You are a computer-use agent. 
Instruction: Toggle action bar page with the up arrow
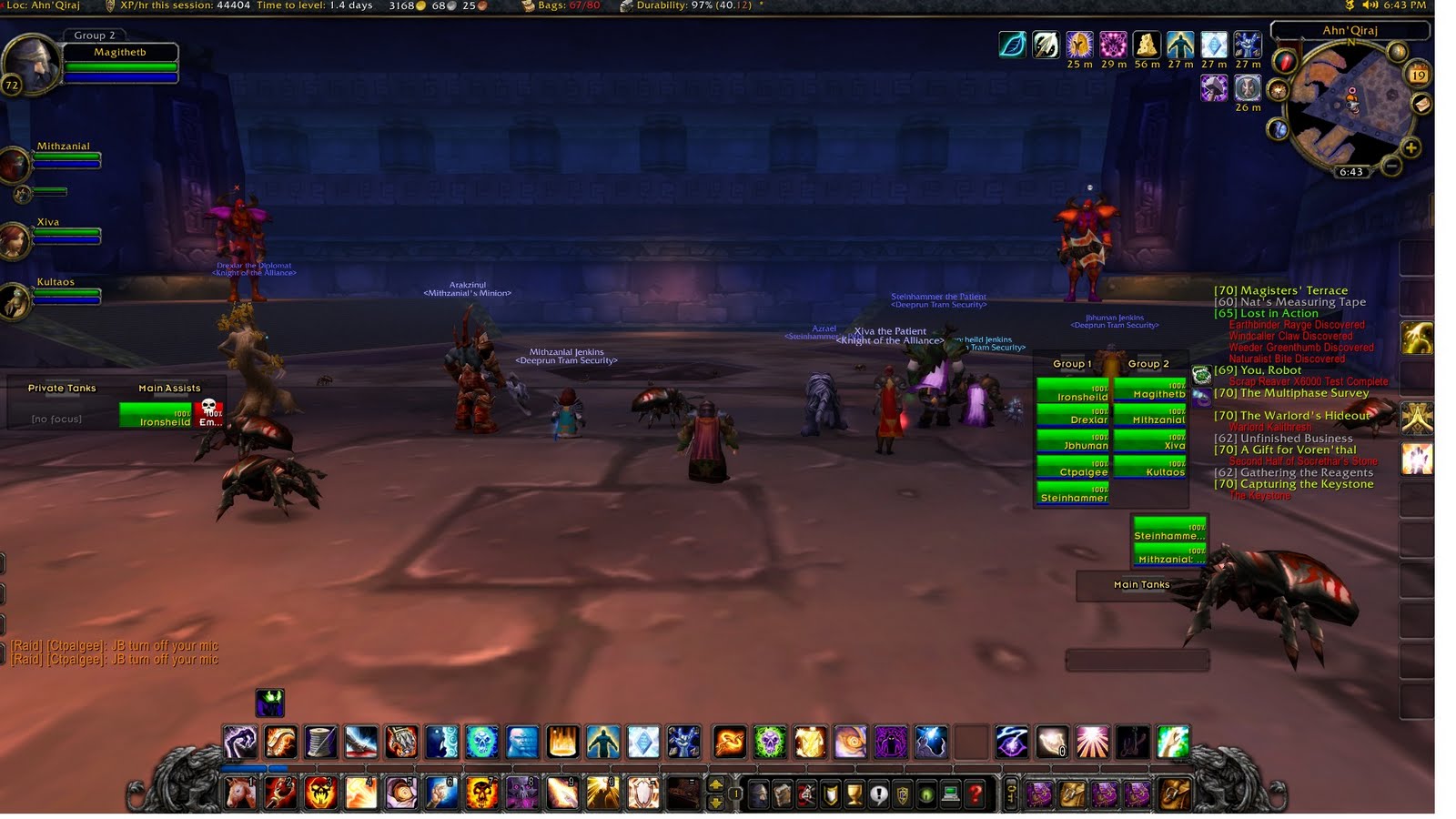click(716, 784)
